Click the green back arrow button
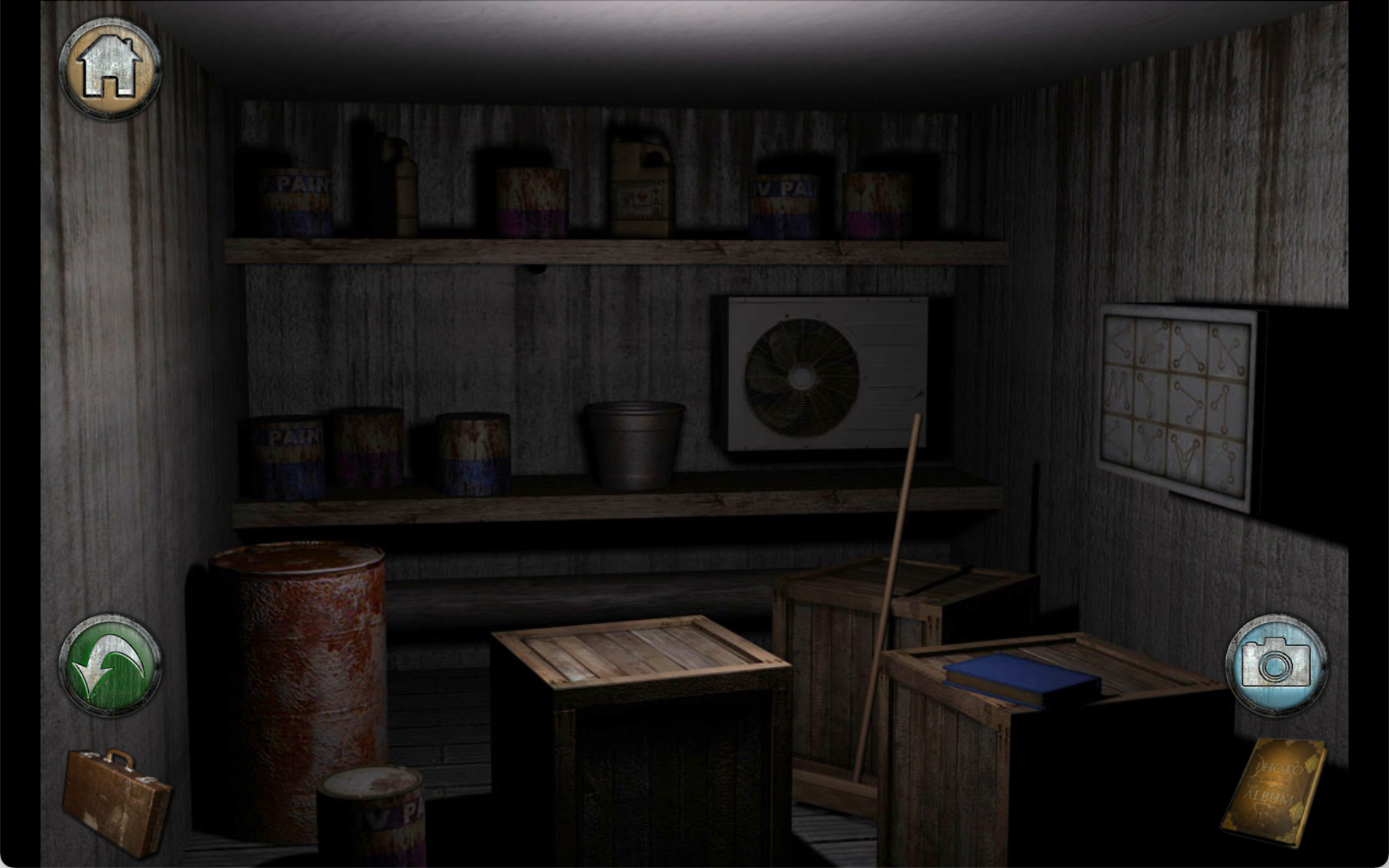 click(110, 666)
